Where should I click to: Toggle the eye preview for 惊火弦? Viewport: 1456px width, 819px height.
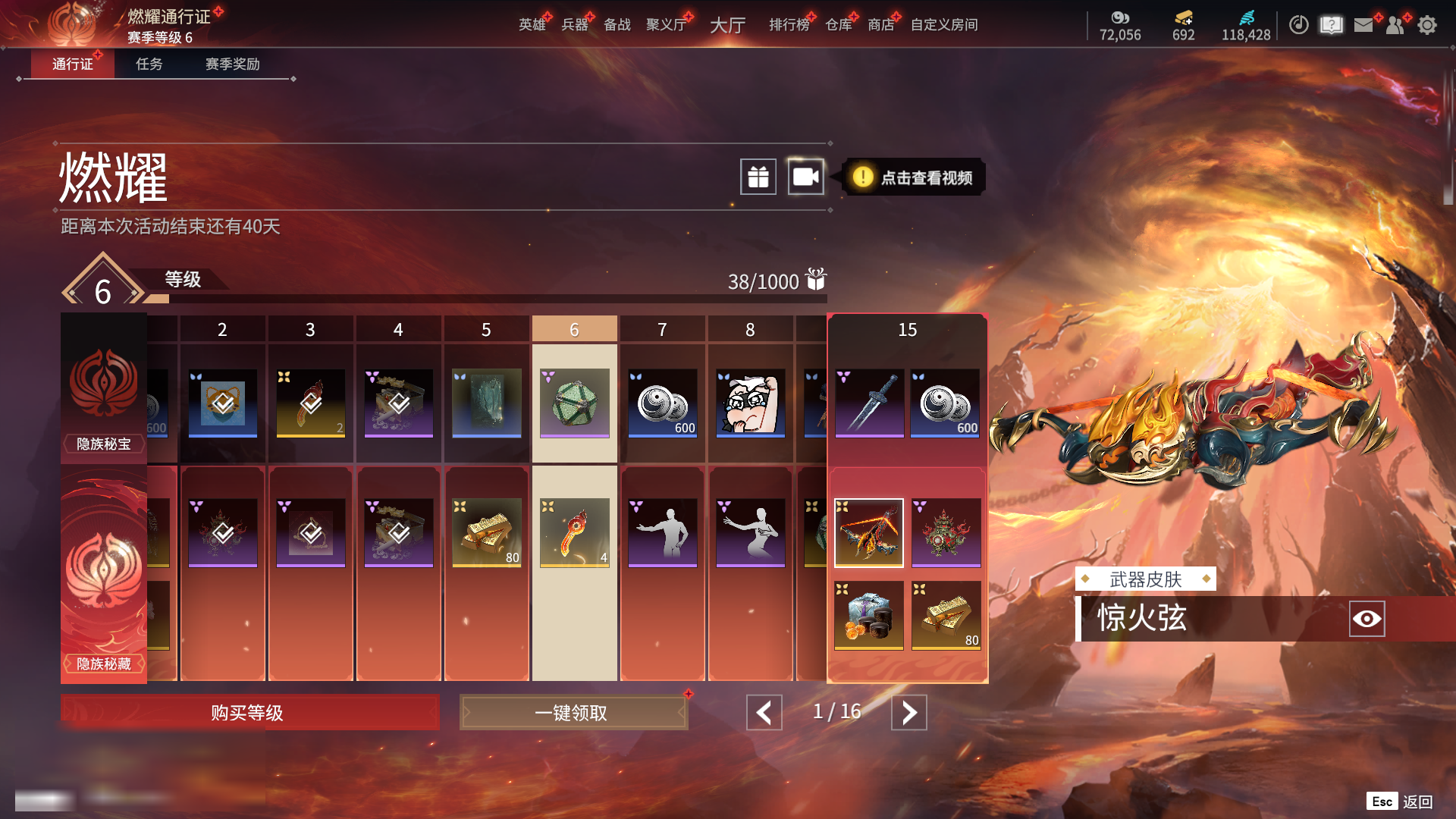pyautogui.click(x=1367, y=619)
